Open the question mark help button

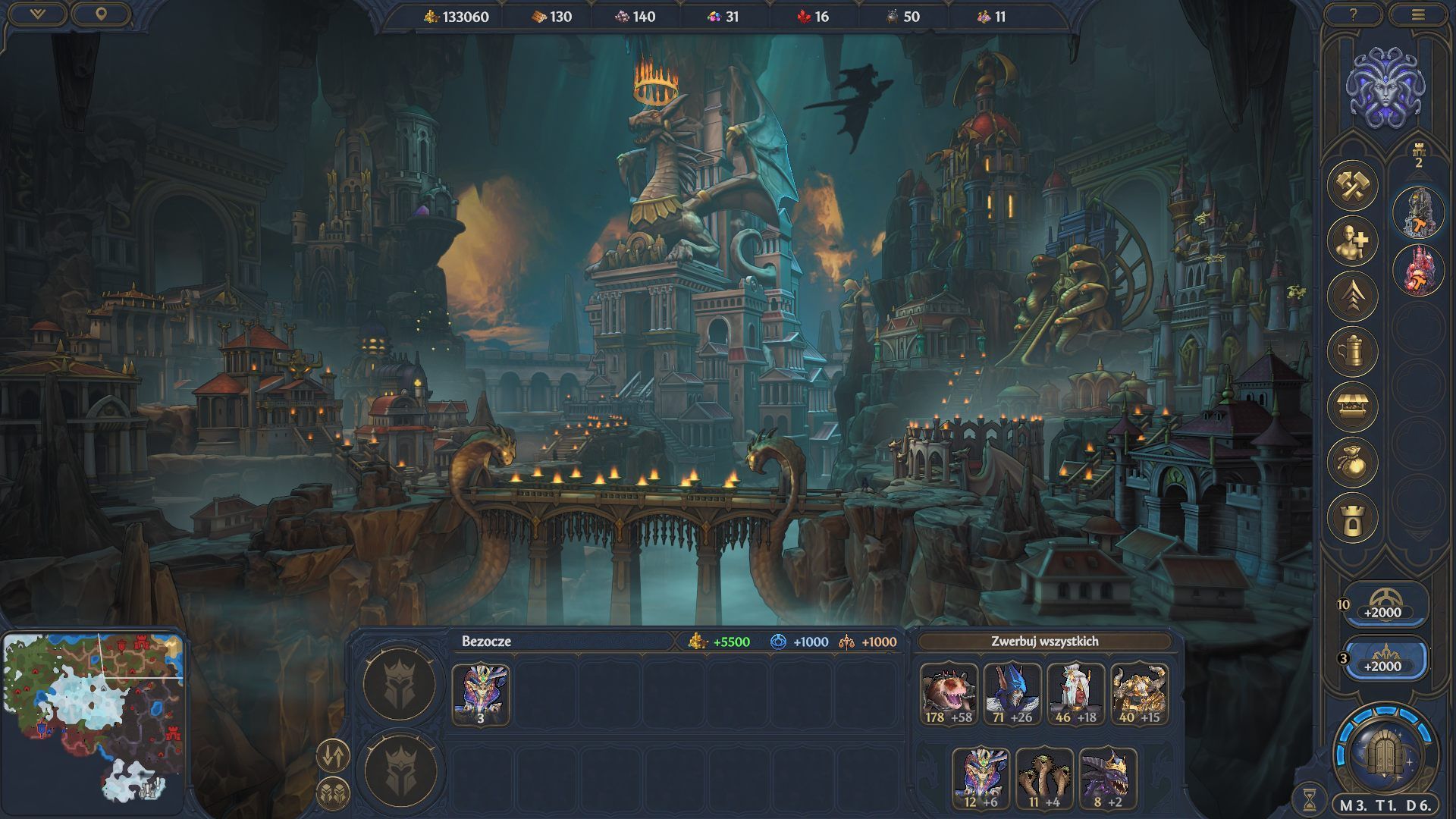[1353, 15]
